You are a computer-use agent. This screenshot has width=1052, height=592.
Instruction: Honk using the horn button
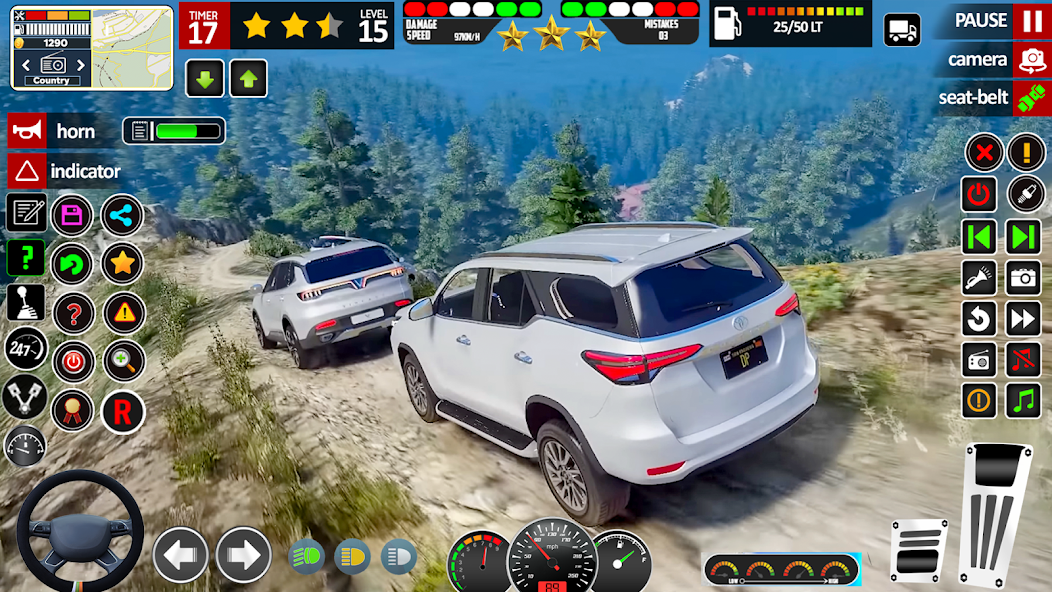click(x=28, y=131)
